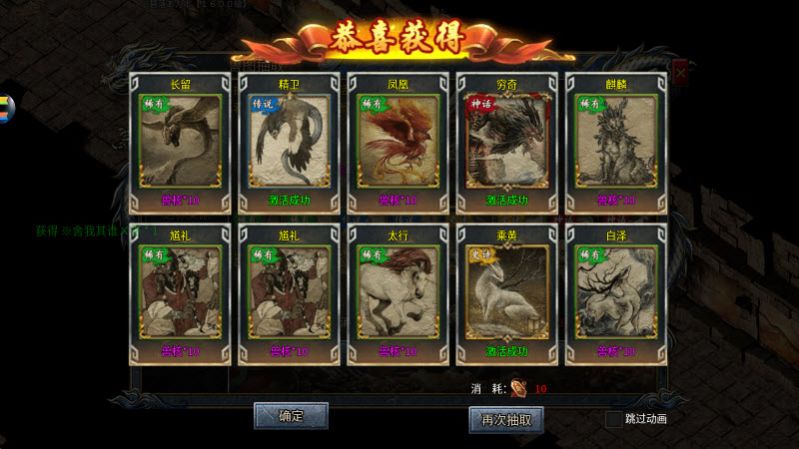
Task: Select the 穷奇 mythic card
Action: coord(506,140)
